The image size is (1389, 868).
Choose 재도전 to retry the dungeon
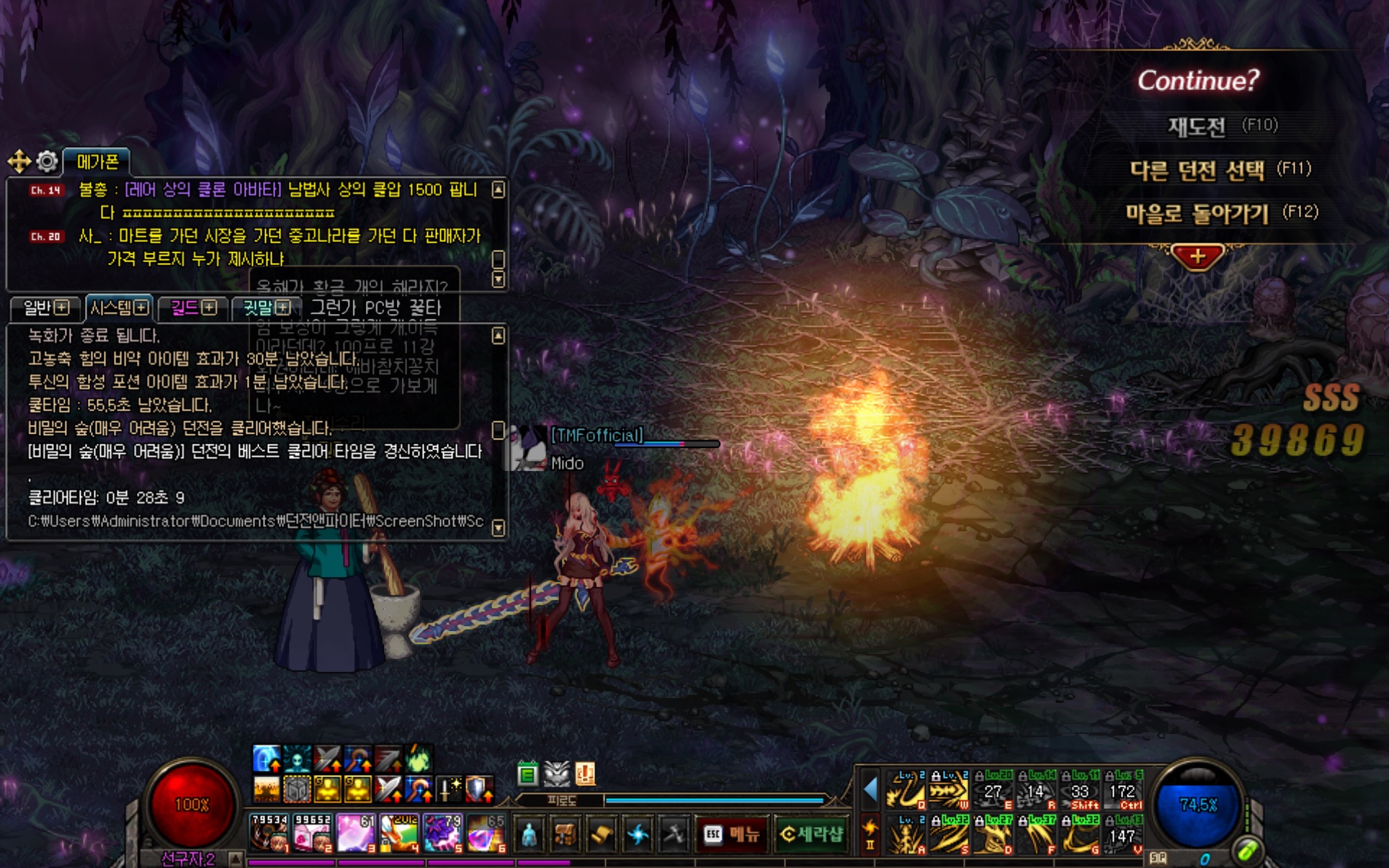pyautogui.click(x=1197, y=127)
